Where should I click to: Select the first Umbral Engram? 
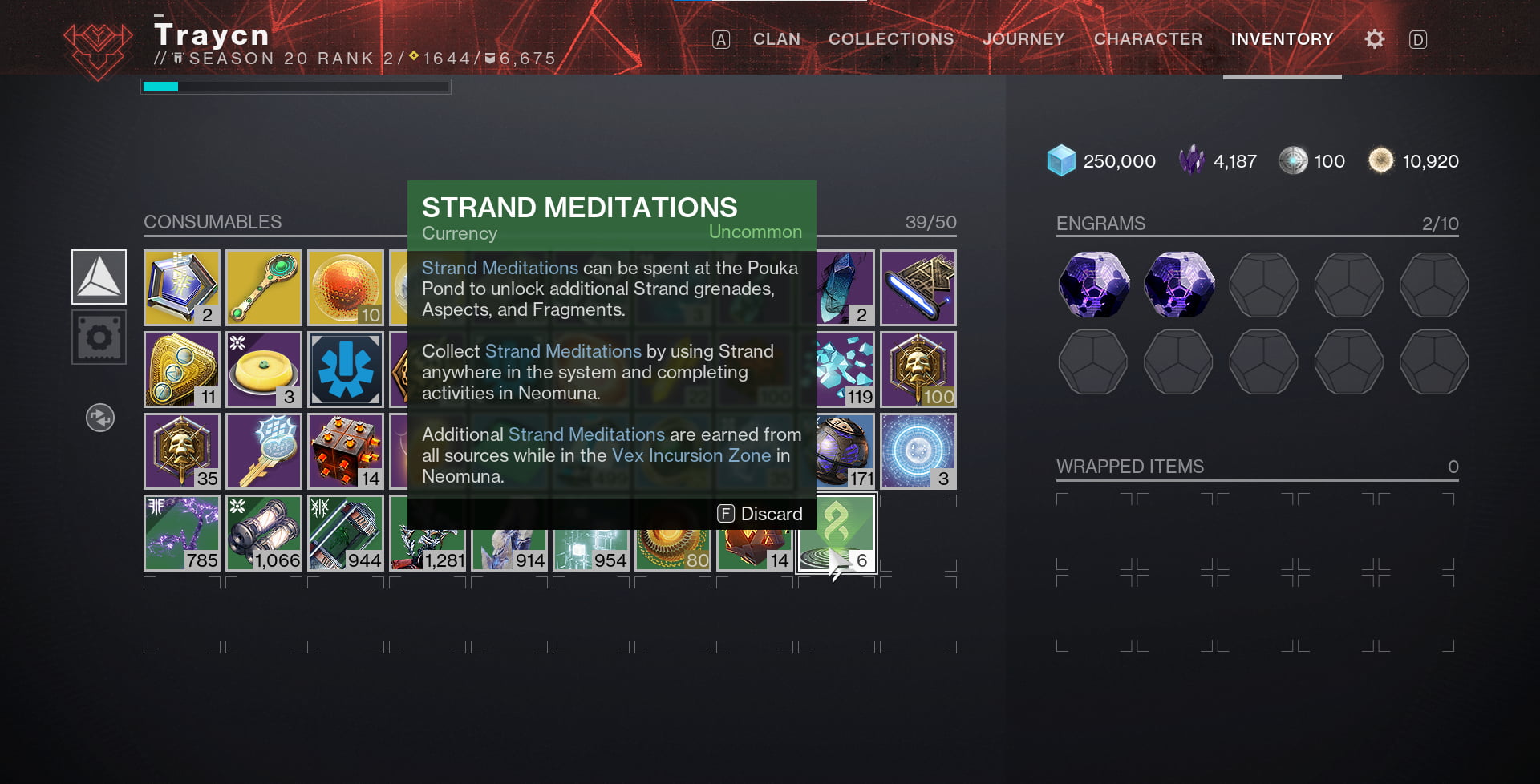click(1093, 285)
